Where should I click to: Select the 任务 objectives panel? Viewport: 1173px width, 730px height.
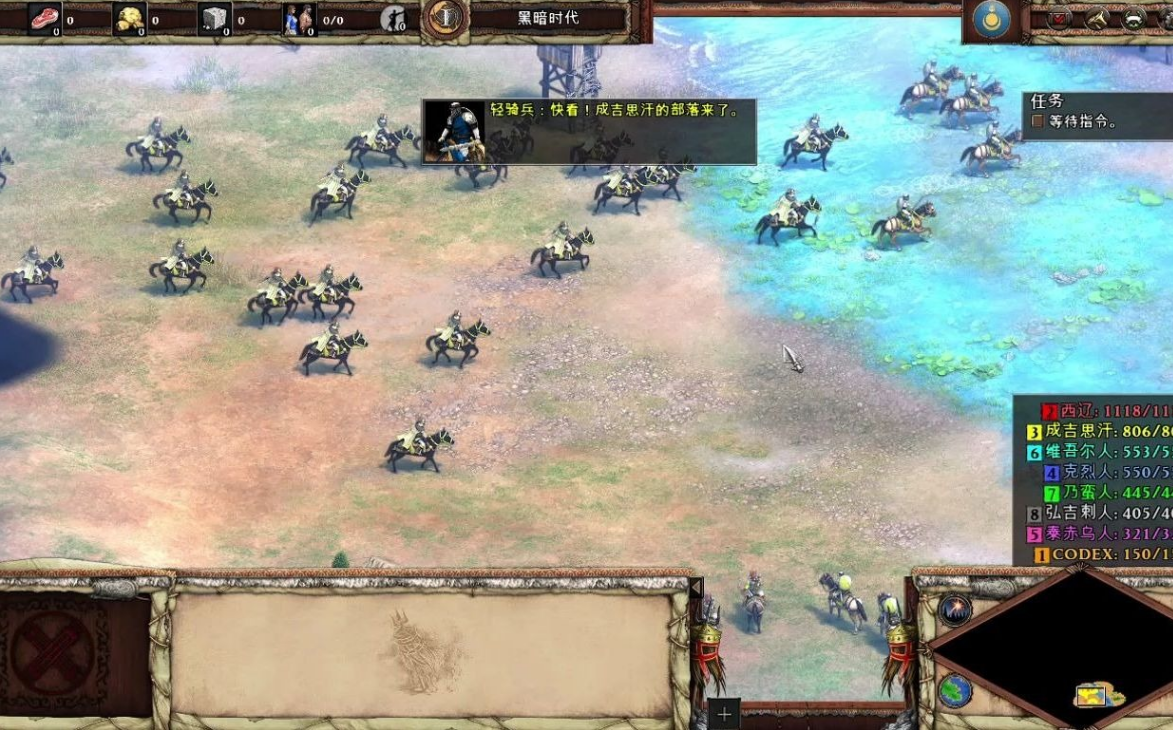pos(1095,112)
